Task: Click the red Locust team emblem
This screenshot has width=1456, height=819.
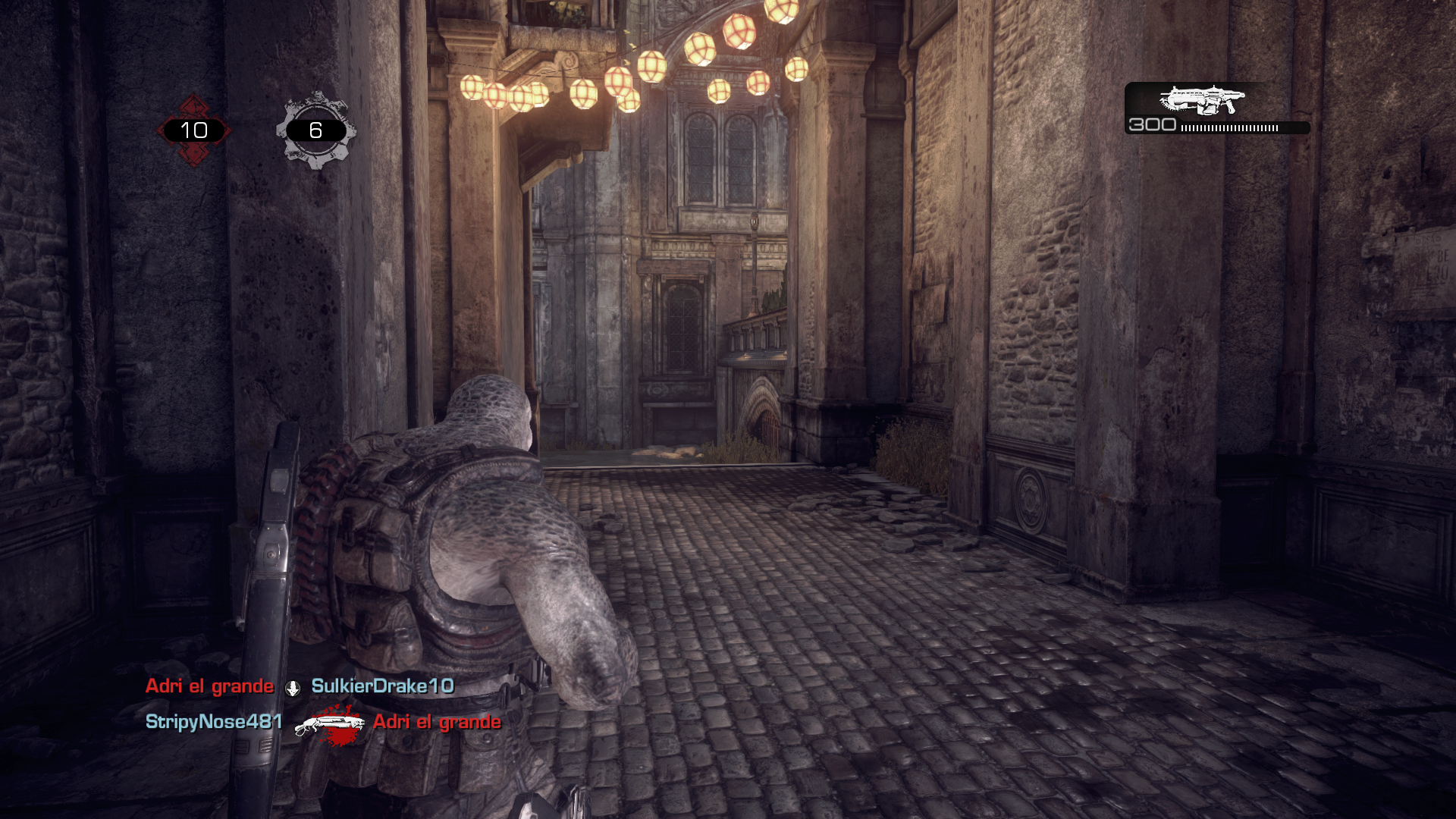Action: click(193, 130)
